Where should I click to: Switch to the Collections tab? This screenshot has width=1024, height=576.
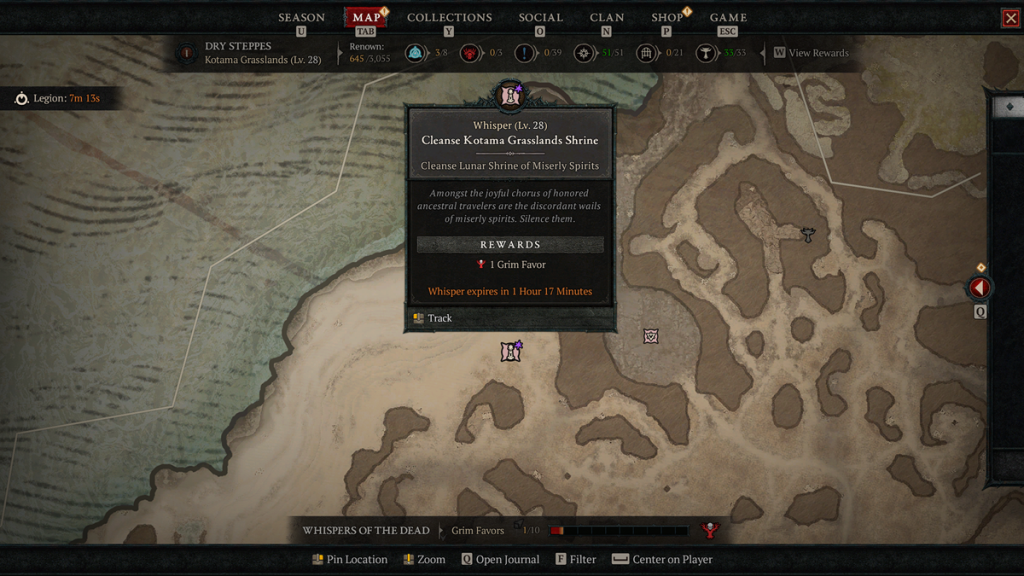point(449,18)
